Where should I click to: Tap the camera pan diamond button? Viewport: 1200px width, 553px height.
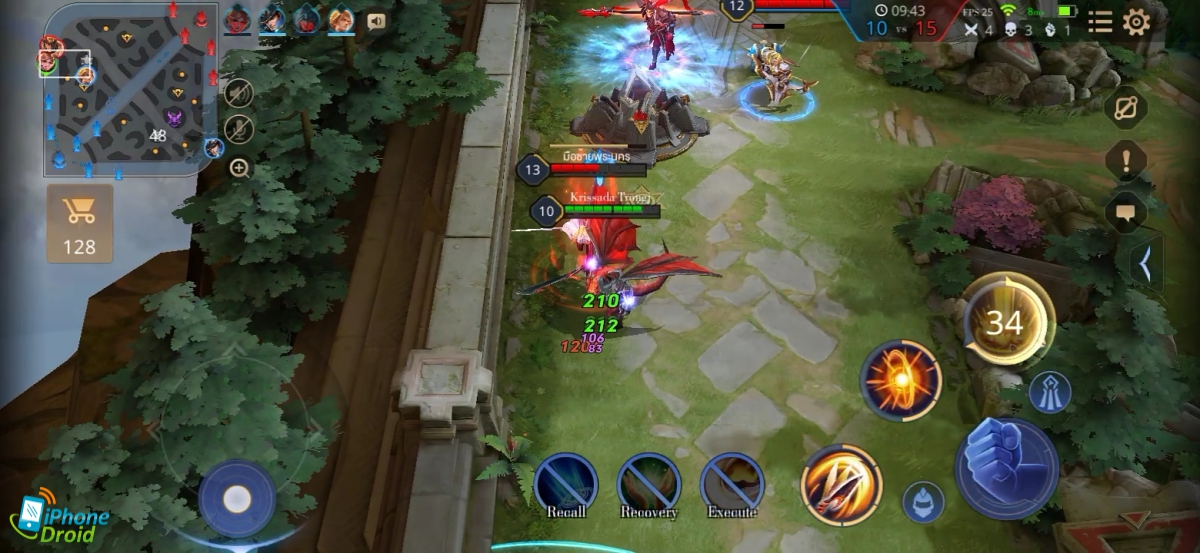1130,108
